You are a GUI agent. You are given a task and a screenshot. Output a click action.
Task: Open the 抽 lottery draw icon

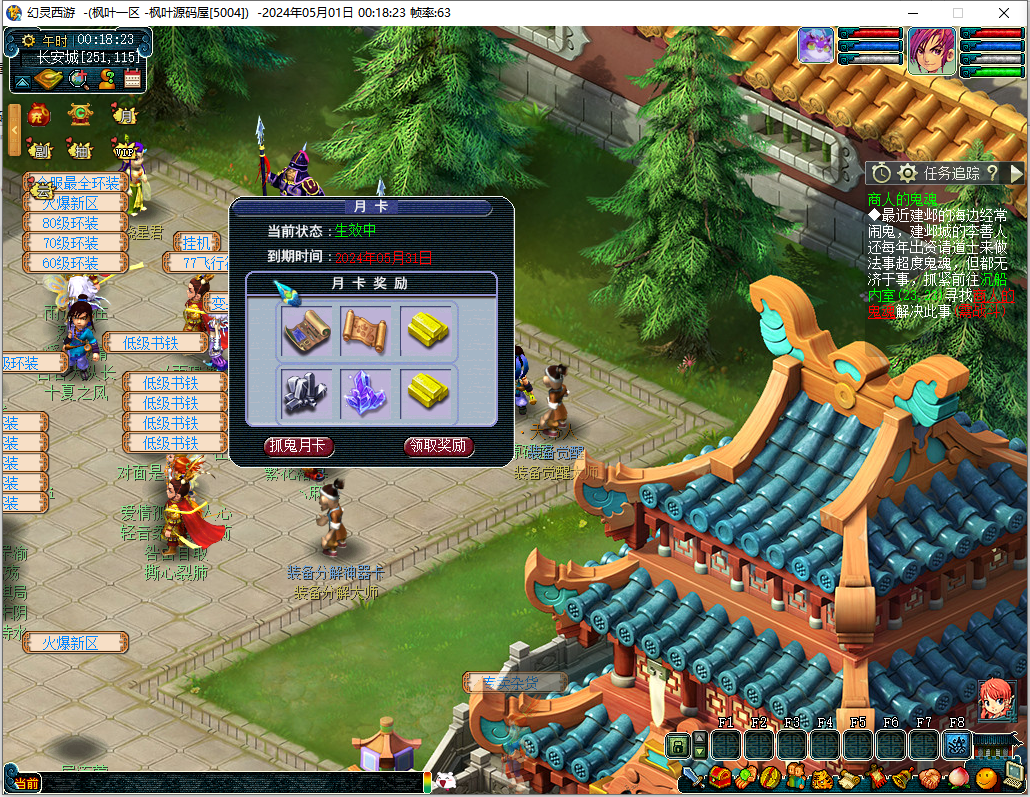pos(81,151)
